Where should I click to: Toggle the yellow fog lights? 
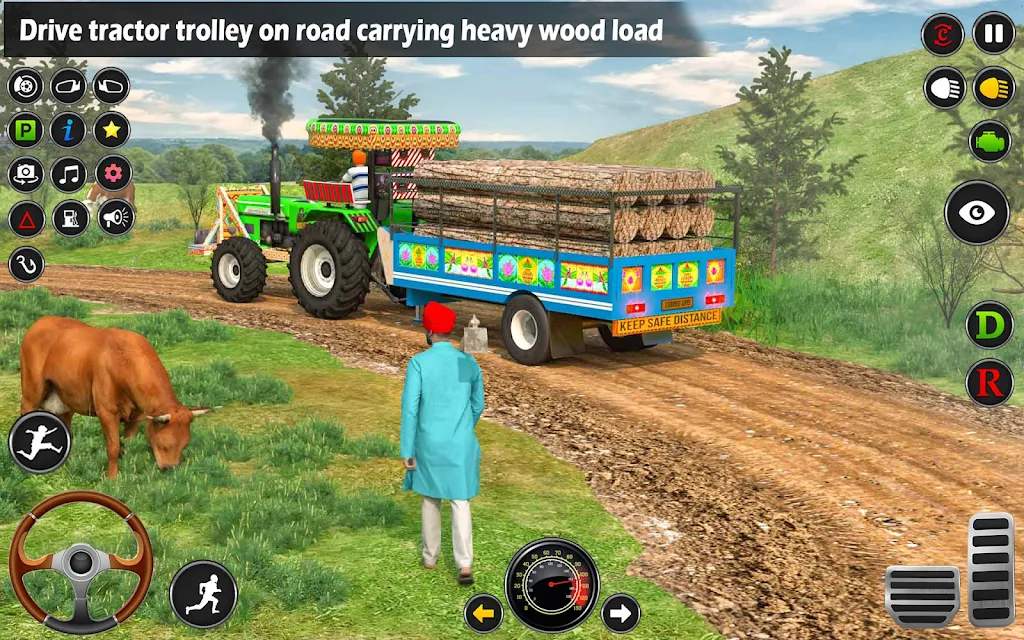click(x=993, y=88)
